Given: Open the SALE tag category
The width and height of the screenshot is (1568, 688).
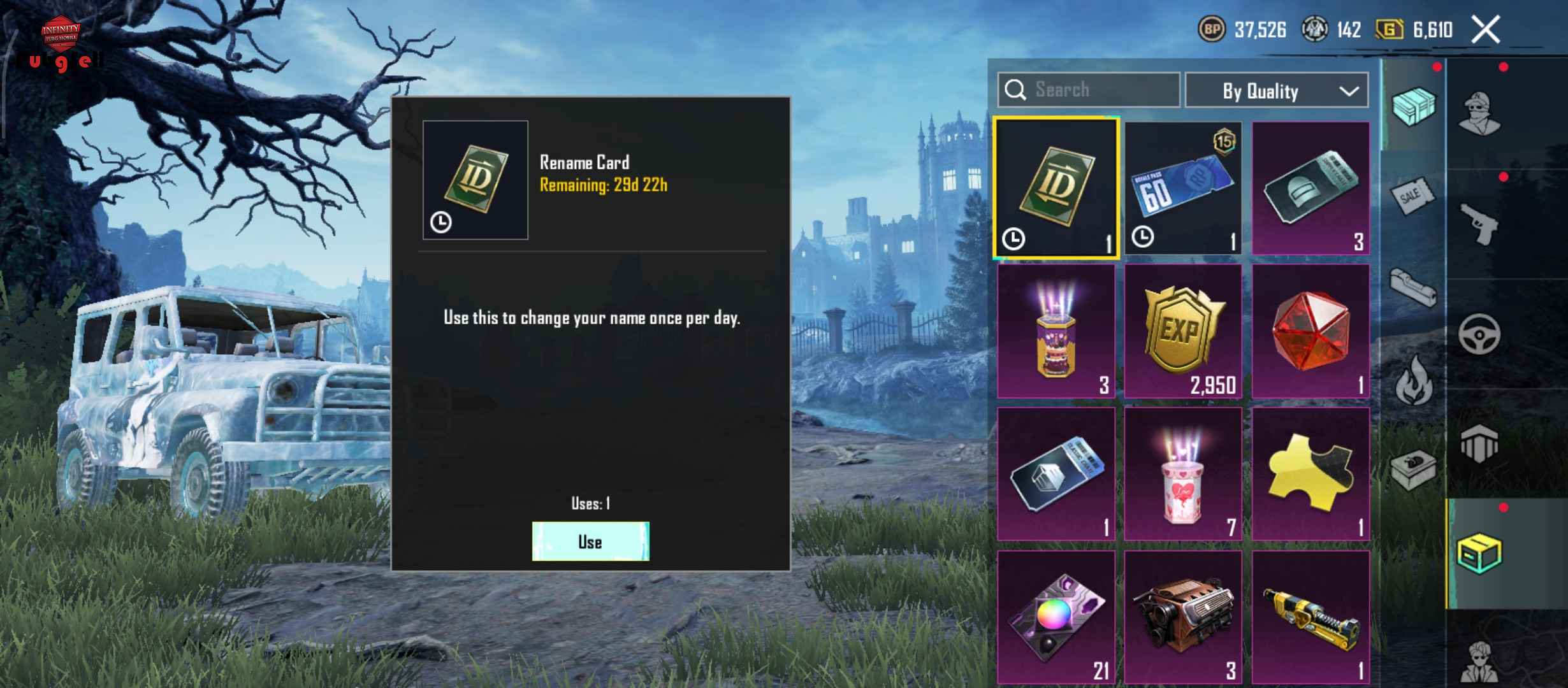Looking at the screenshot, I should pos(1413,196).
